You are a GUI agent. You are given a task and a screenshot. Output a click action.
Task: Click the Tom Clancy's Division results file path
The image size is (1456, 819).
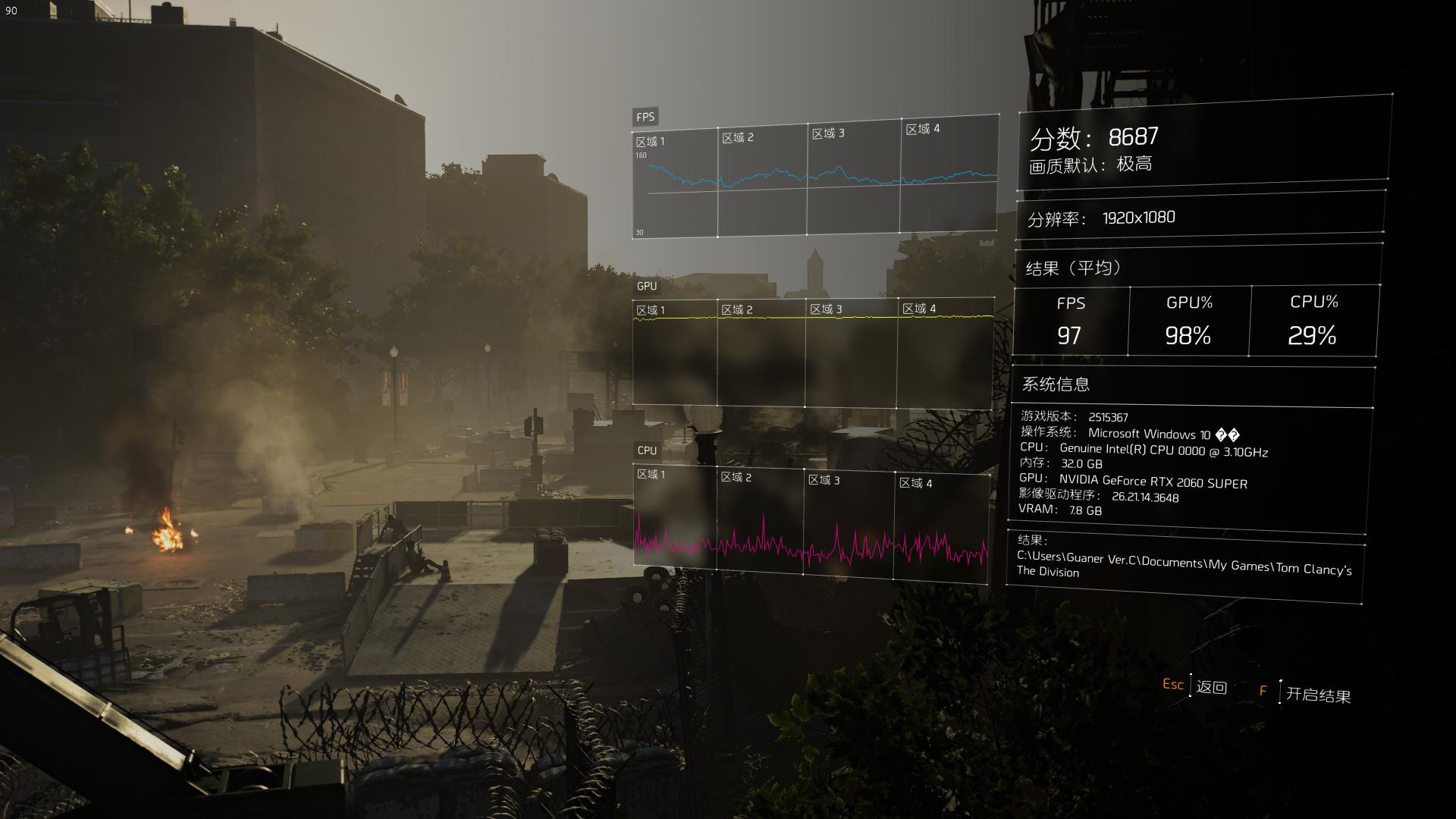pos(1183,566)
